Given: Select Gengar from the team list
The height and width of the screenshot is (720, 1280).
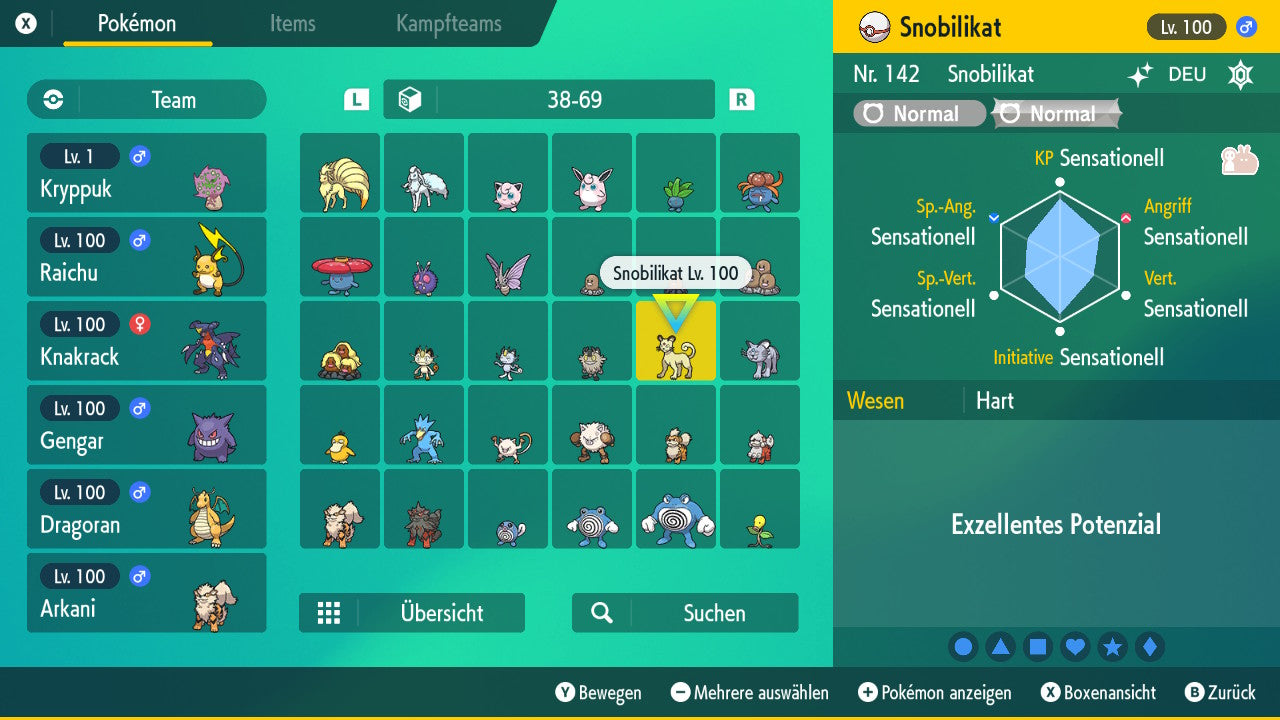Looking at the screenshot, I should (x=147, y=425).
